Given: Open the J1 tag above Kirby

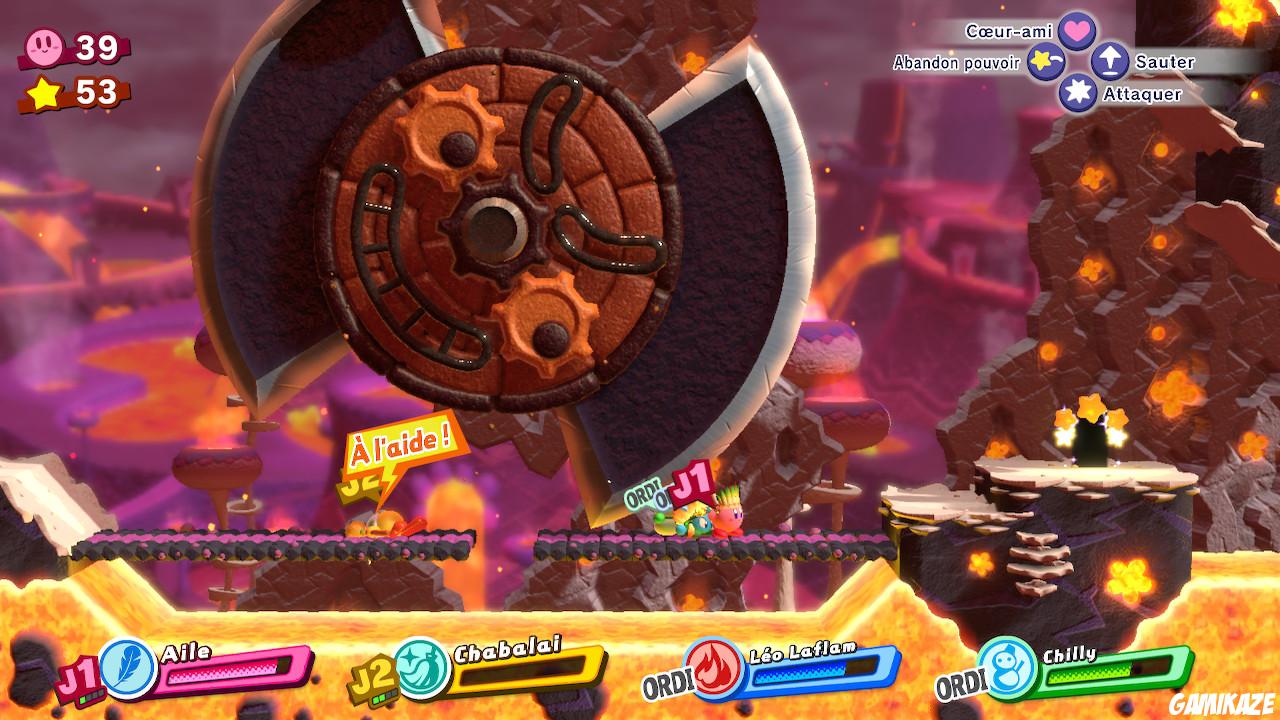Looking at the screenshot, I should click(692, 481).
